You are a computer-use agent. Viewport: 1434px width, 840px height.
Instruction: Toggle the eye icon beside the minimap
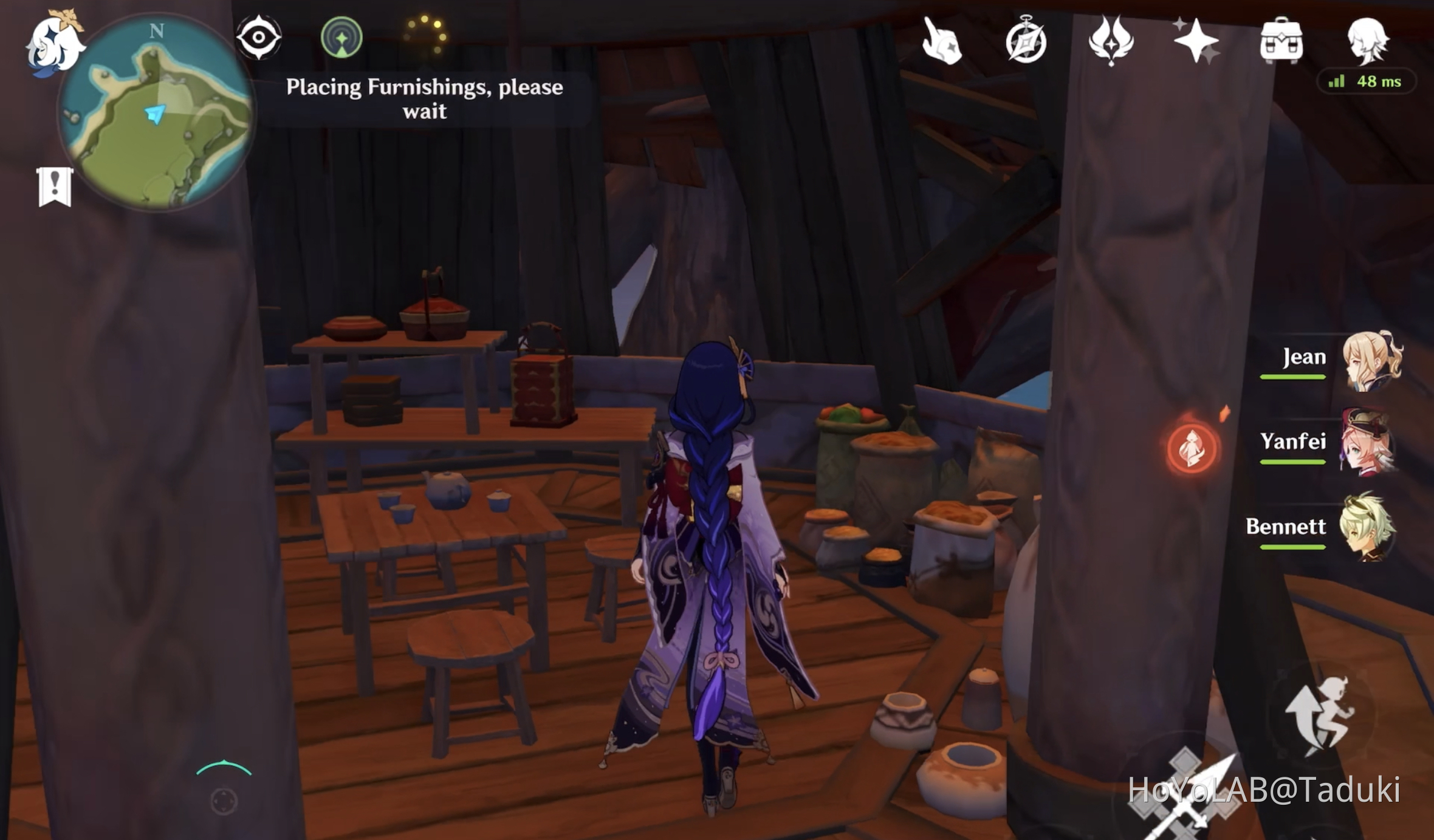260,36
